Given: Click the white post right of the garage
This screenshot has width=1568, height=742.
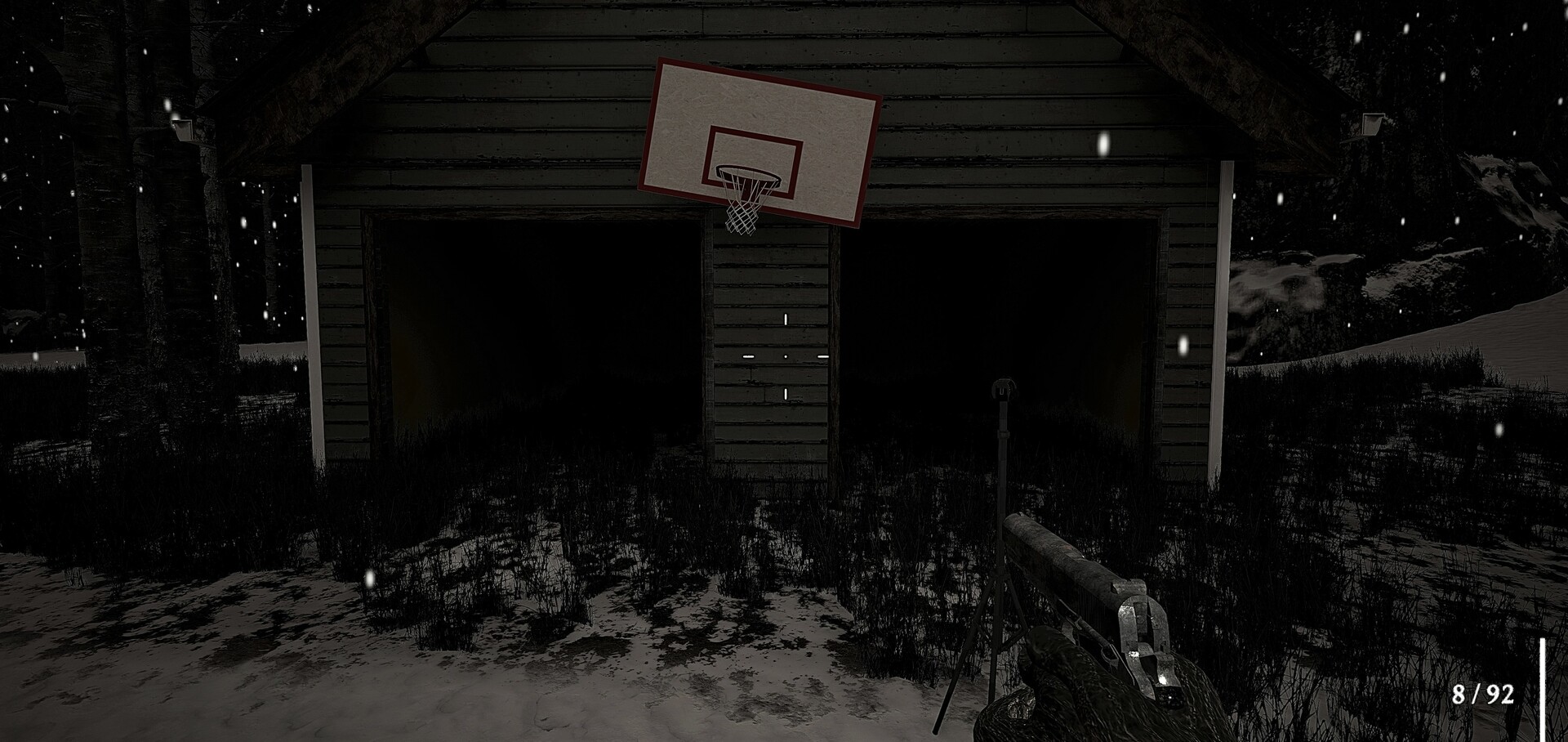Looking at the screenshot, I should pyautogui.click(x=1222, y=311).
